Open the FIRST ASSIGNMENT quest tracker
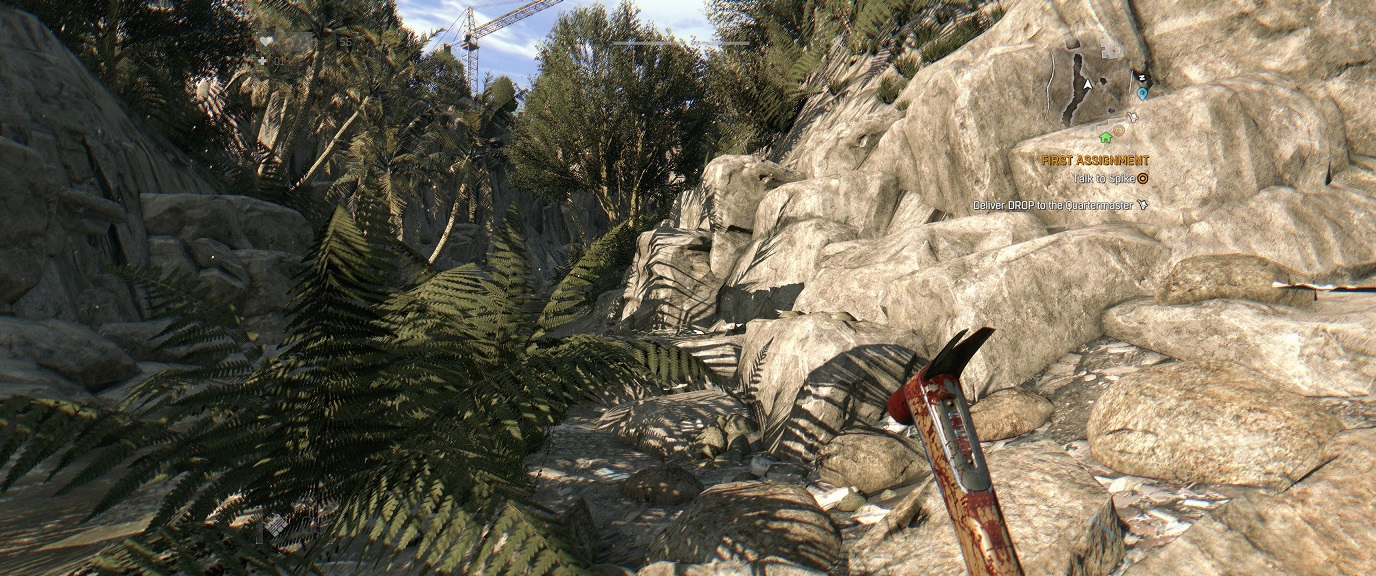 point(1095,160)
